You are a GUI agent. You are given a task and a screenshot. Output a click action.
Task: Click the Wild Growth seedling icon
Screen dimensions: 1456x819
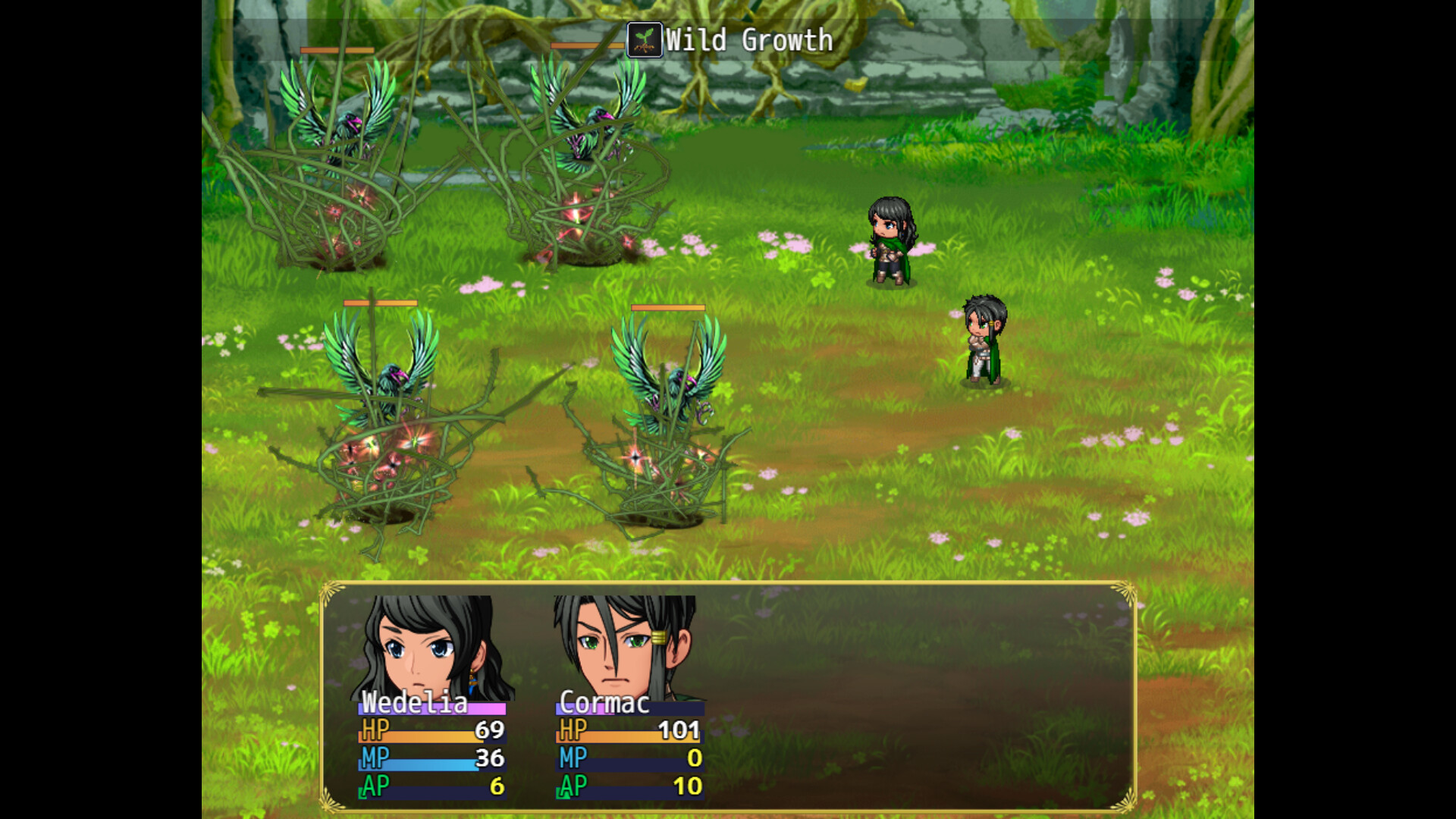coord(644,40)
